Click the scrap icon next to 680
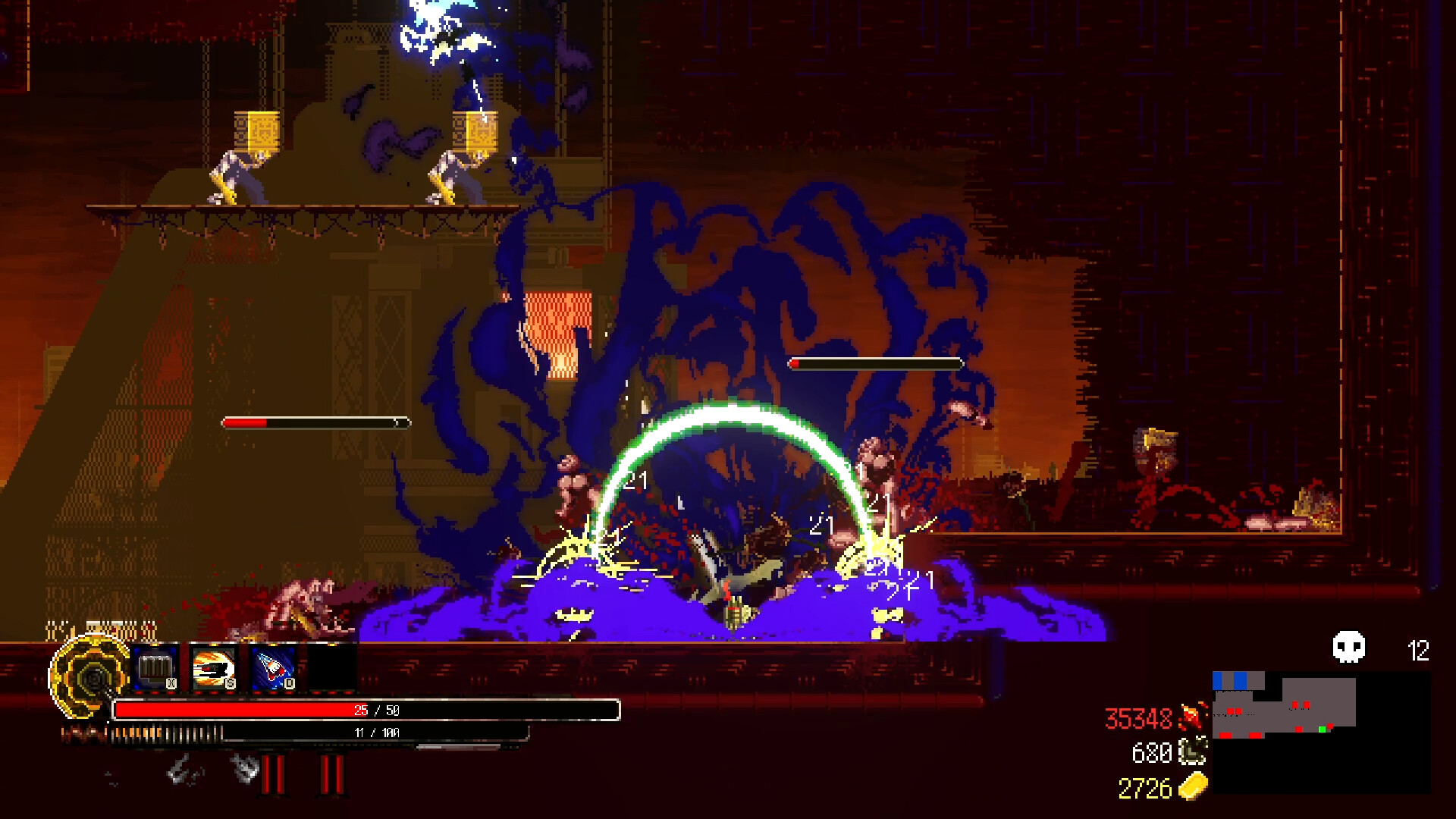1456x819 pixels. click(1191, 751)
